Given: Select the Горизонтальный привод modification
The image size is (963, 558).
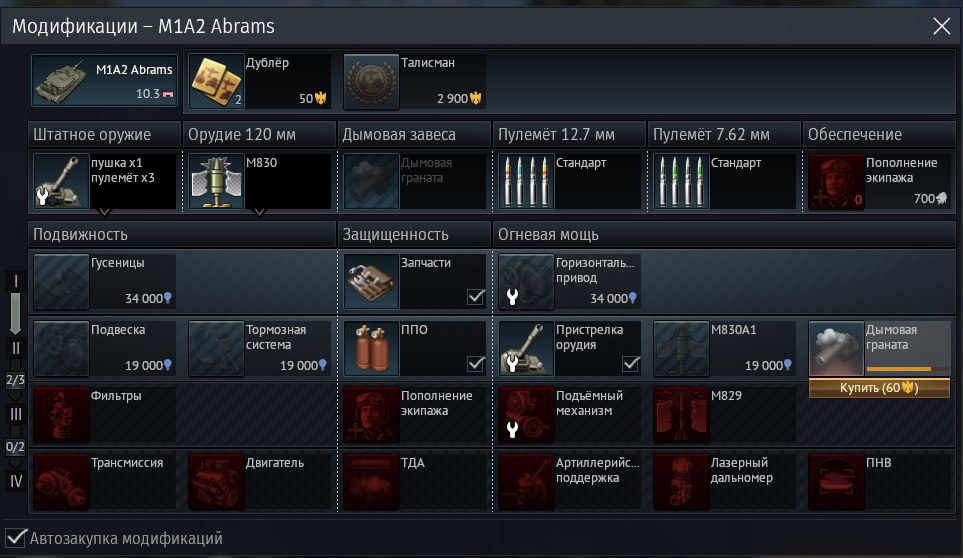Looking at the screenshot, I should click(569, 281).
